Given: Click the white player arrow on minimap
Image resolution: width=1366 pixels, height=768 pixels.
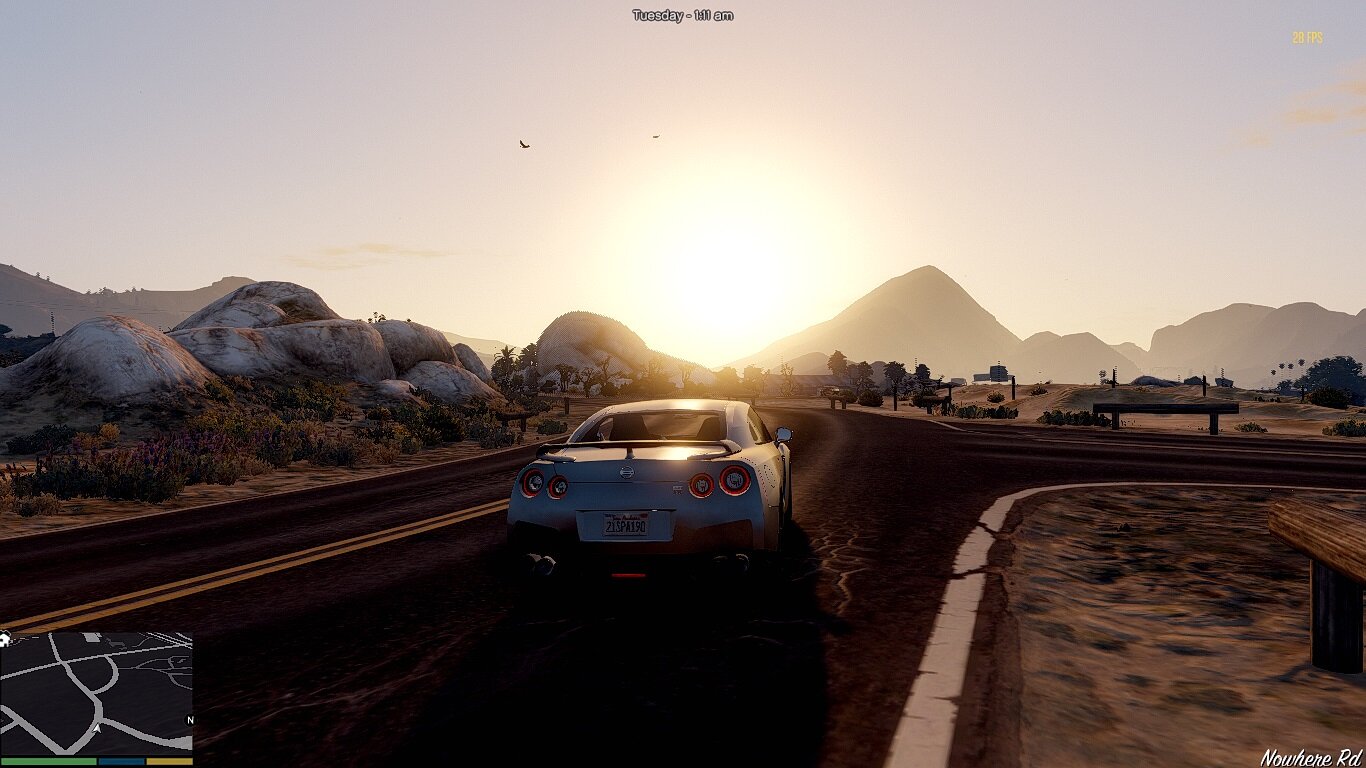Looking at the screenshot, I should [96, 729].
